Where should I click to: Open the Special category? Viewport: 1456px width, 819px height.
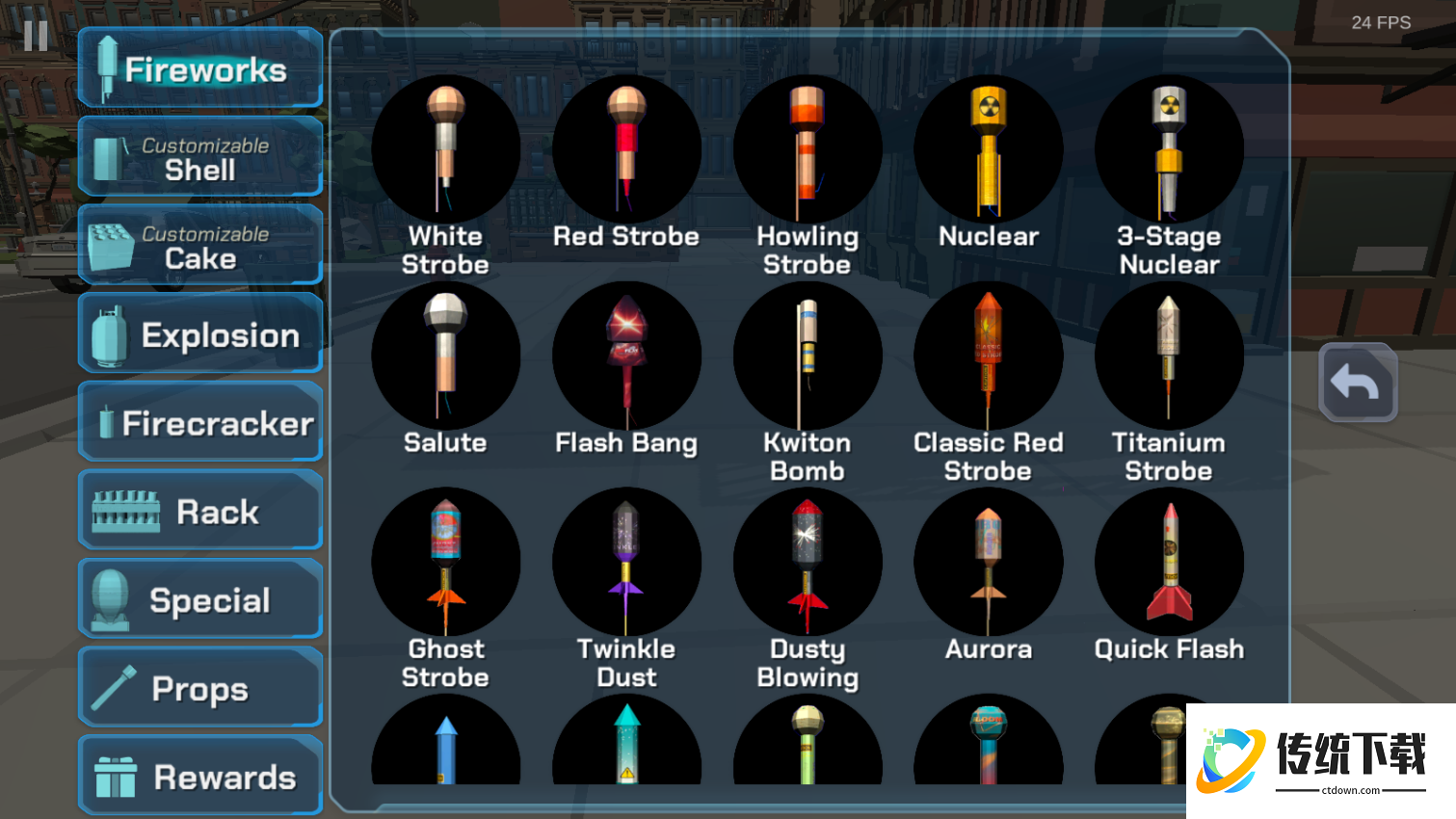tap(200, 600)
